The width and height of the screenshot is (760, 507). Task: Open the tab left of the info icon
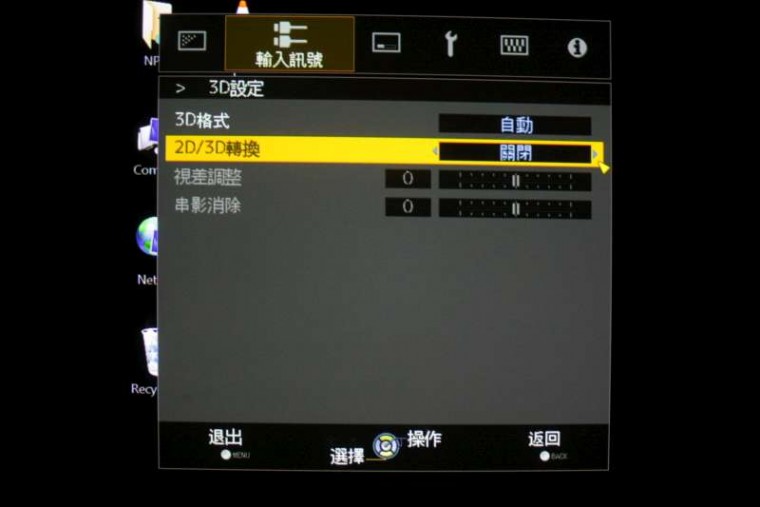[514, 45]
